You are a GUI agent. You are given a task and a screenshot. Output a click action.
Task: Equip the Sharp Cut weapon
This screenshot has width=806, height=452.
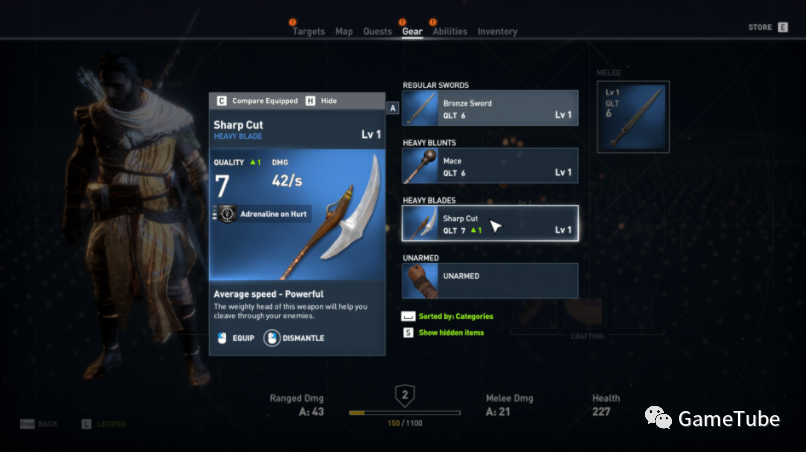236,338
